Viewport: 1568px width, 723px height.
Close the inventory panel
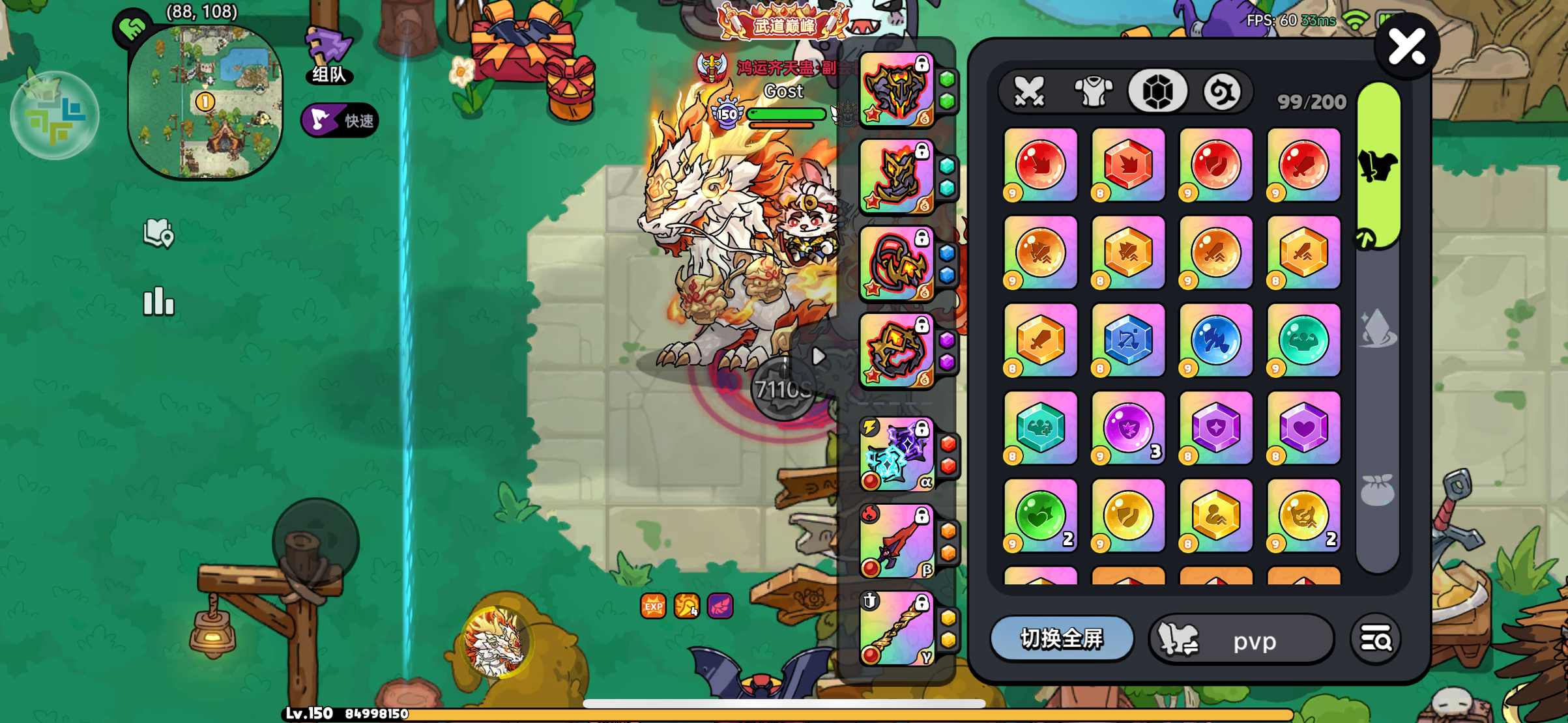[x=1406, y=47]
